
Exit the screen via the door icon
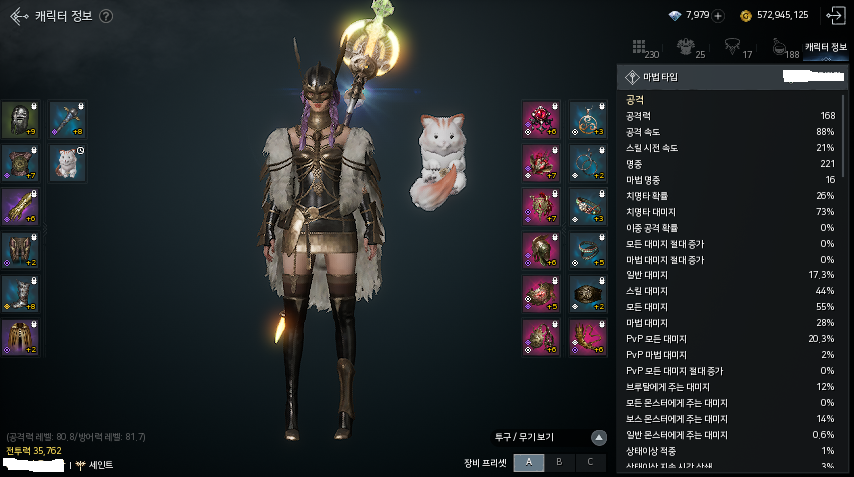tap(835, 16)
